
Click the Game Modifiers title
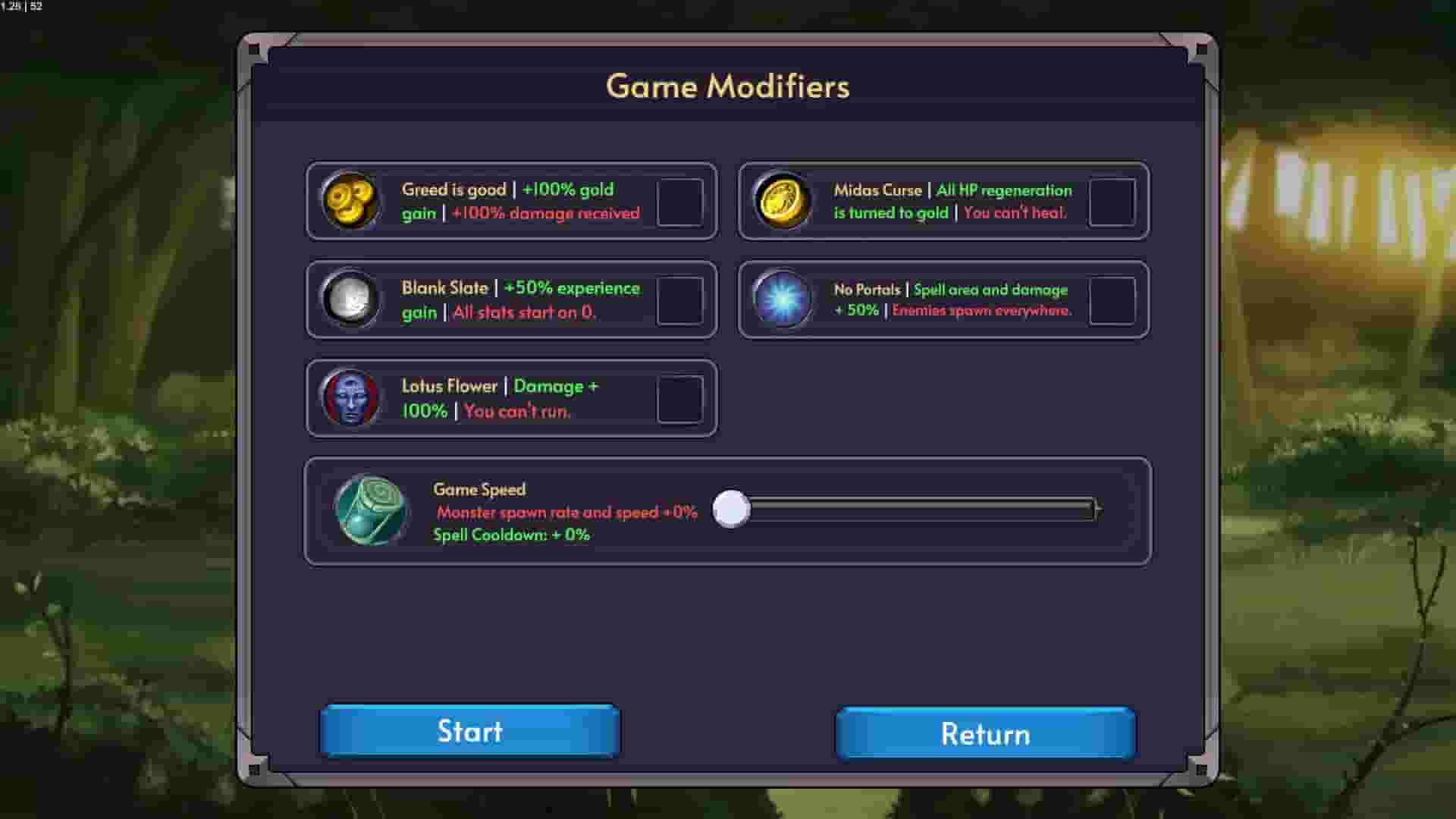click(727, 86)
